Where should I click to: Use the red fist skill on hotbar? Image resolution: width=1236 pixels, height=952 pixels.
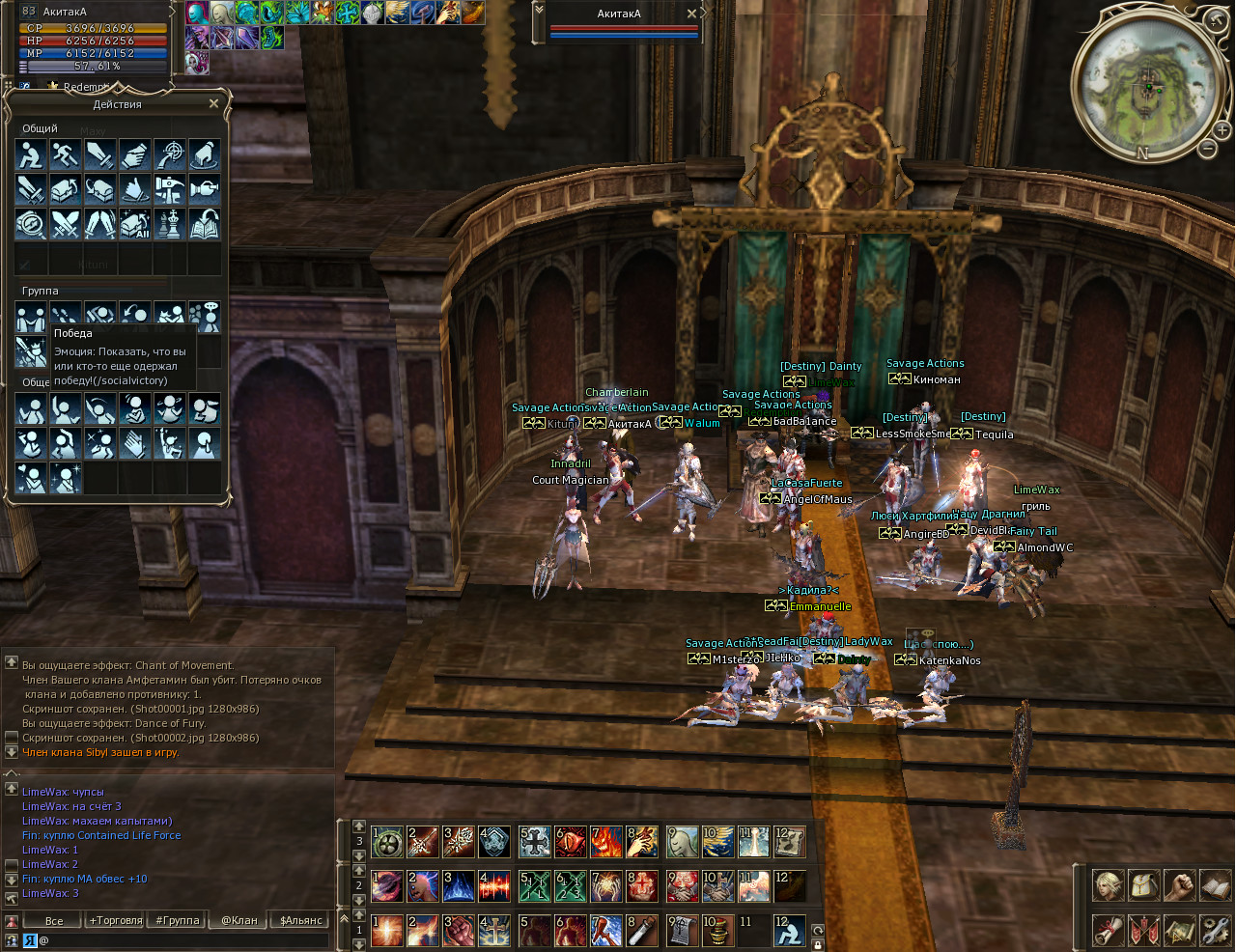point(459,931)
